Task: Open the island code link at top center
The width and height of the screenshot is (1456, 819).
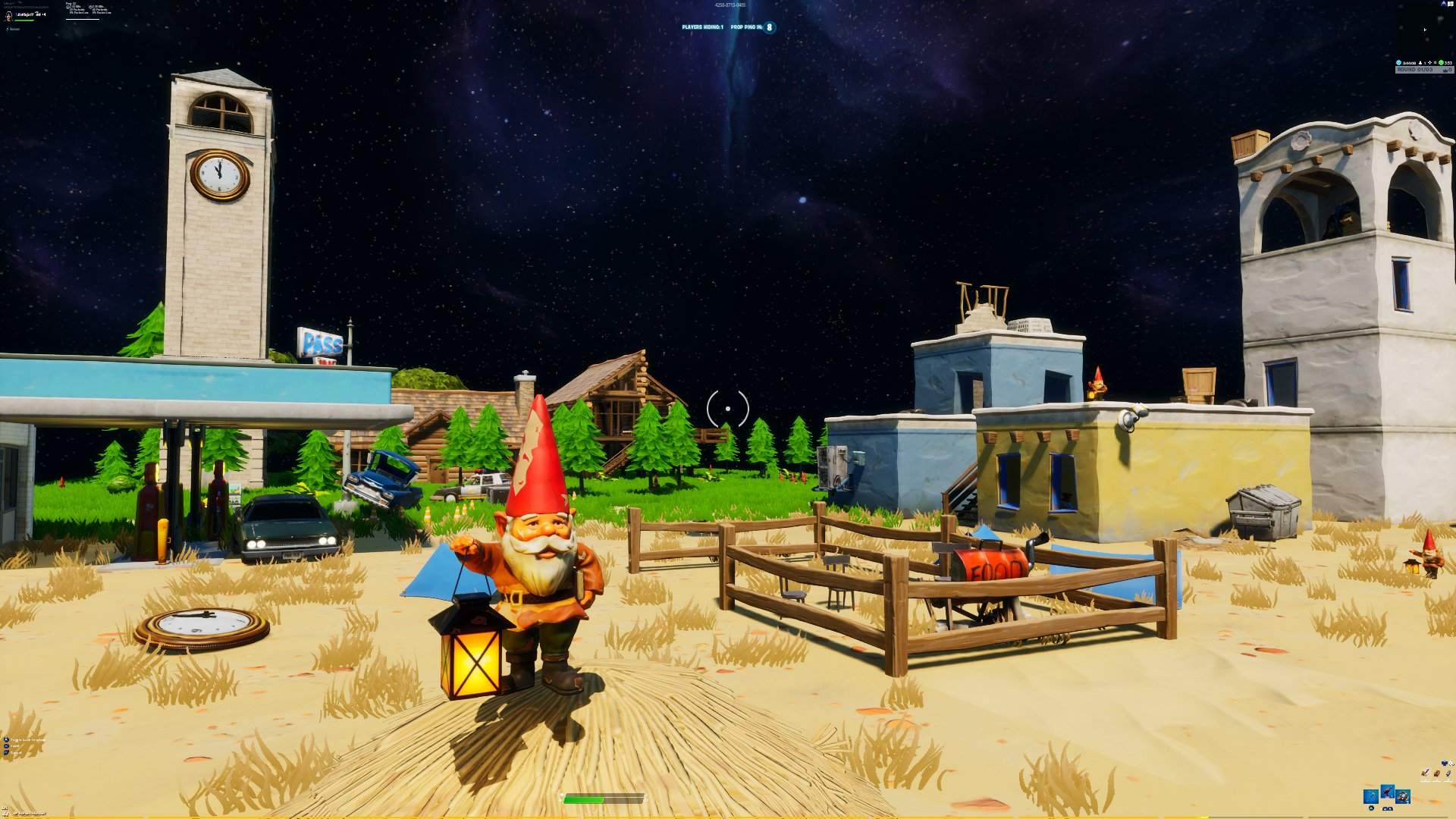Action: (x=730, y=5)
